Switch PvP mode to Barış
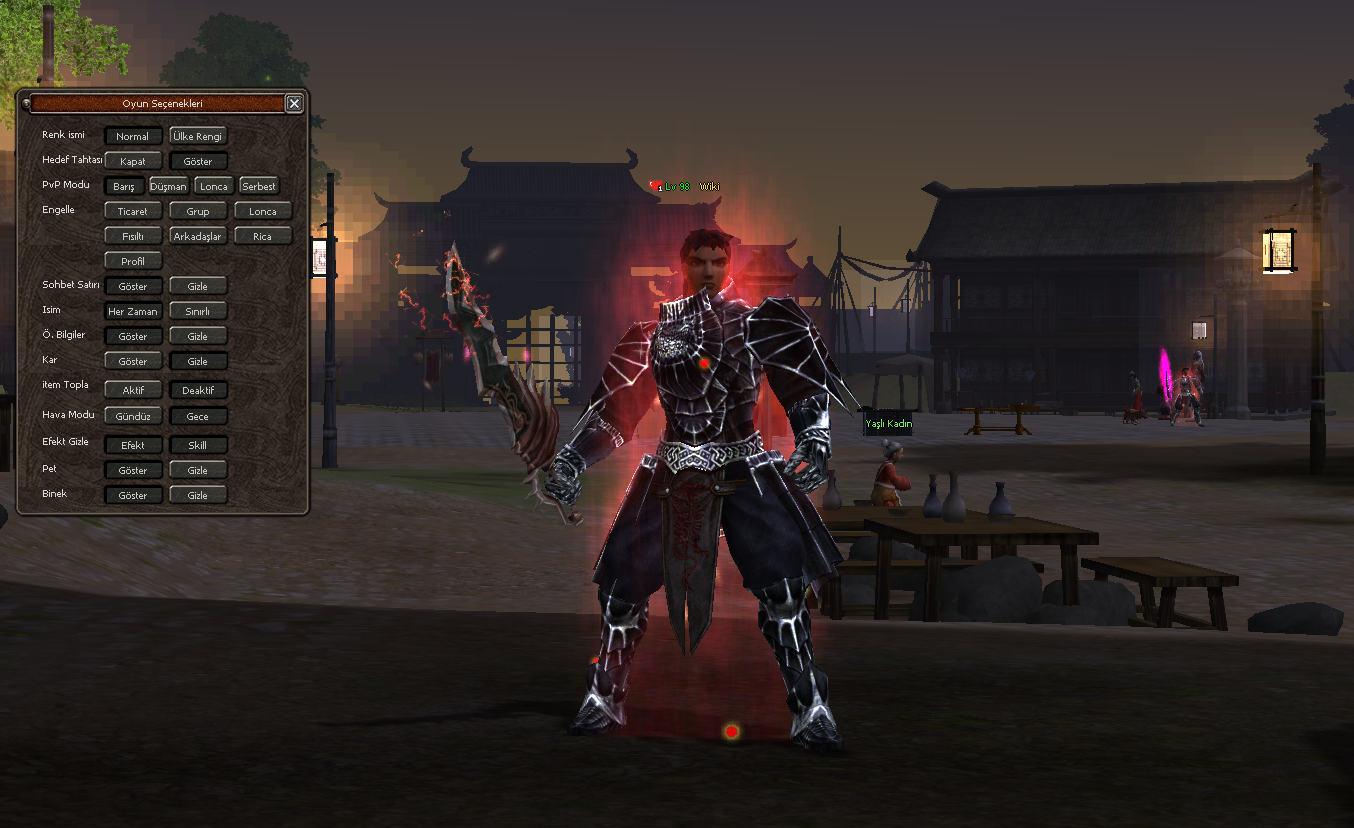The image size is (1354, 828). (x=124, y=186)
